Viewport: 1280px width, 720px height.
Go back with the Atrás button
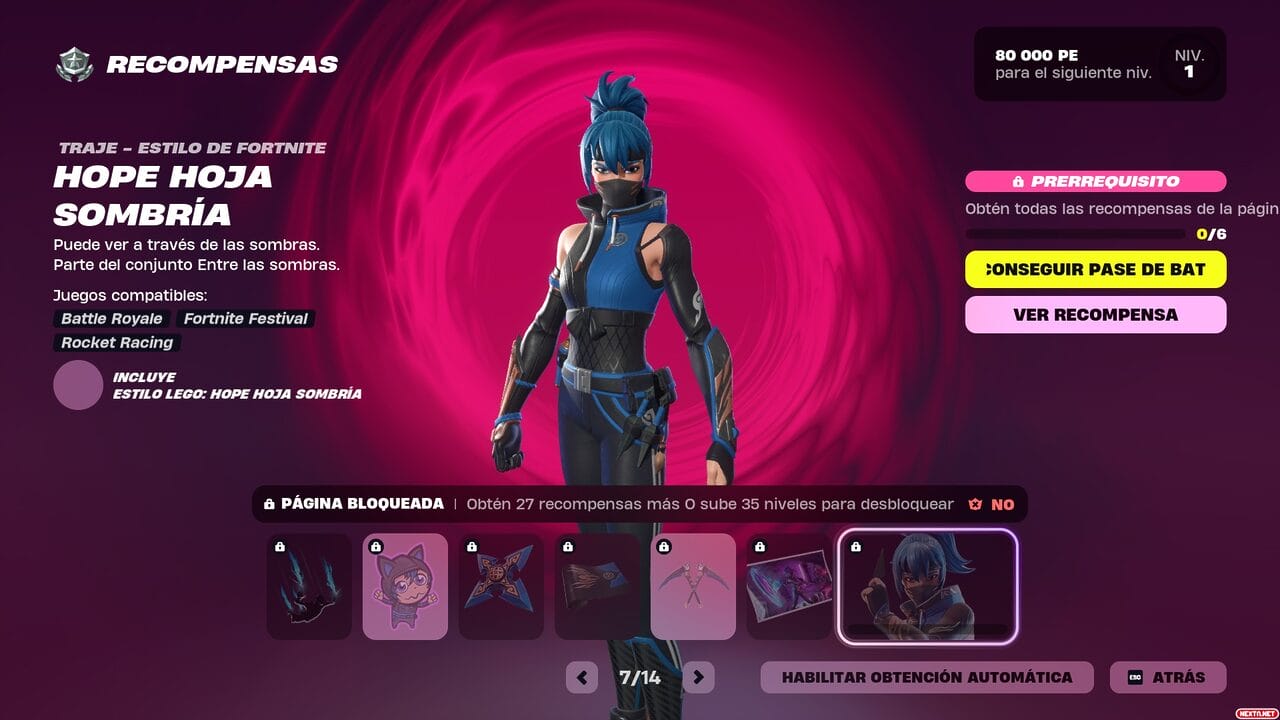click(1167, 677)
